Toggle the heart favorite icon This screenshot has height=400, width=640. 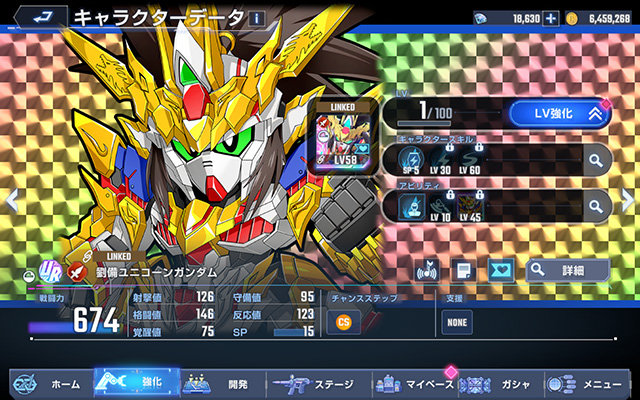498,269
